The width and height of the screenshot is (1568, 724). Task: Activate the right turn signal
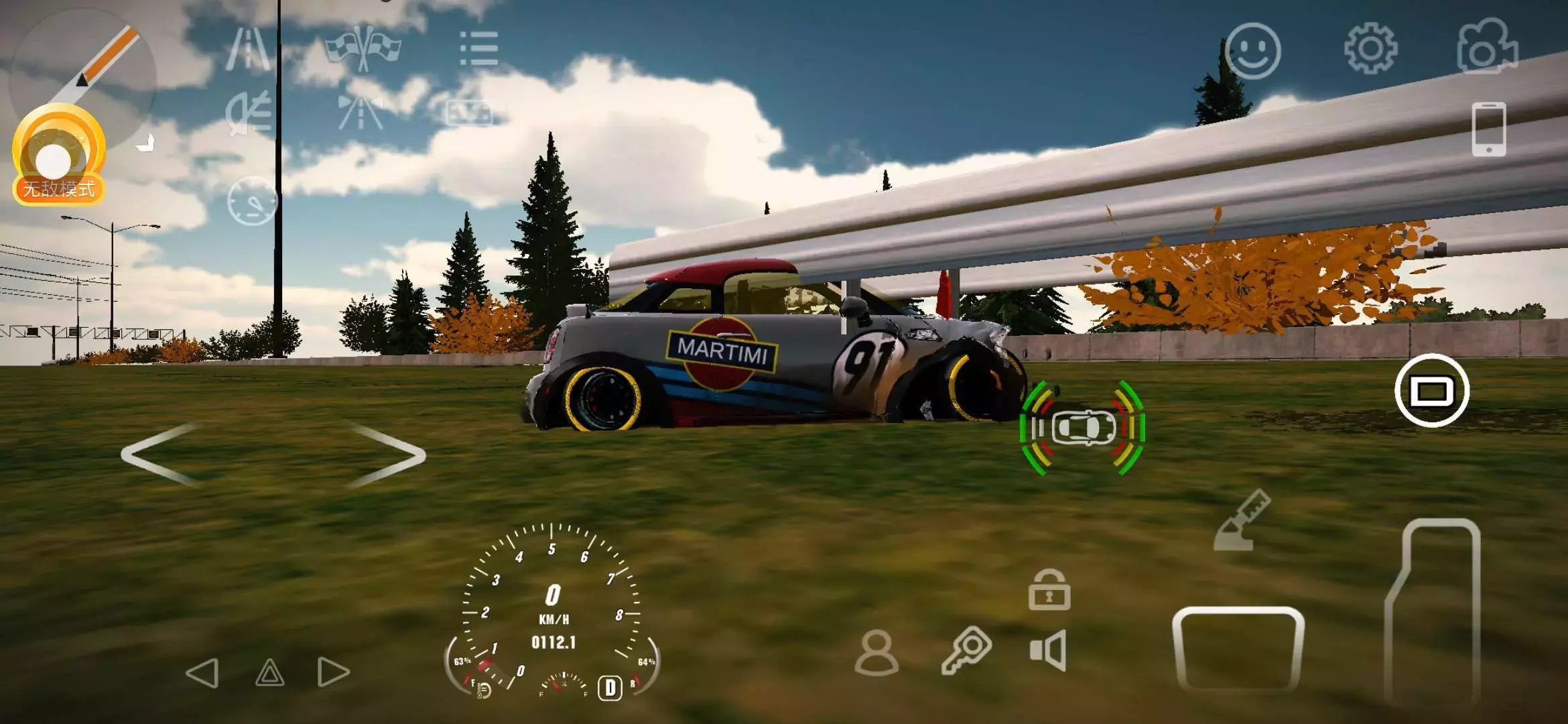tap(333, 672)
